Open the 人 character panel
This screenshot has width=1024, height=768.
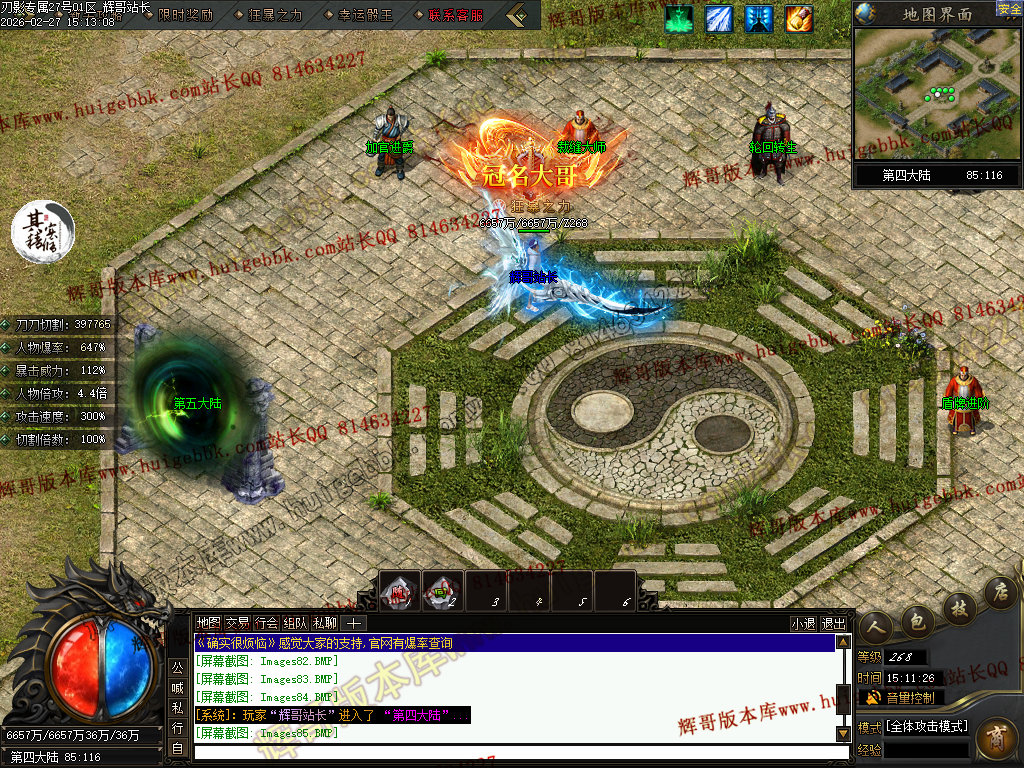click(x=877, y=628)
